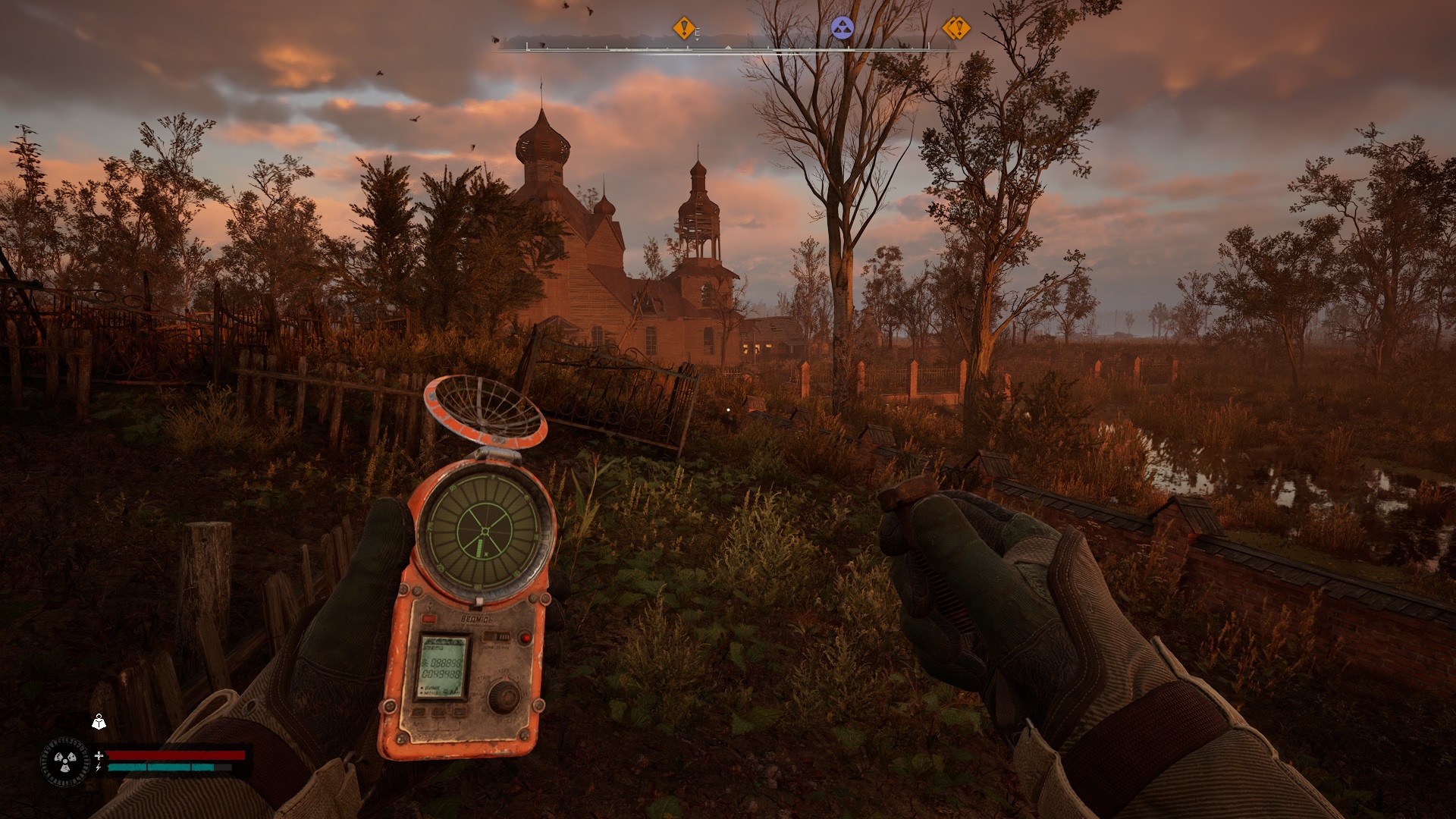The width and height of the screenshot is (1456, 819).
Task: Click the purple triangles marker on the compass
Action: pyautogui.click(x=842, y=29)
